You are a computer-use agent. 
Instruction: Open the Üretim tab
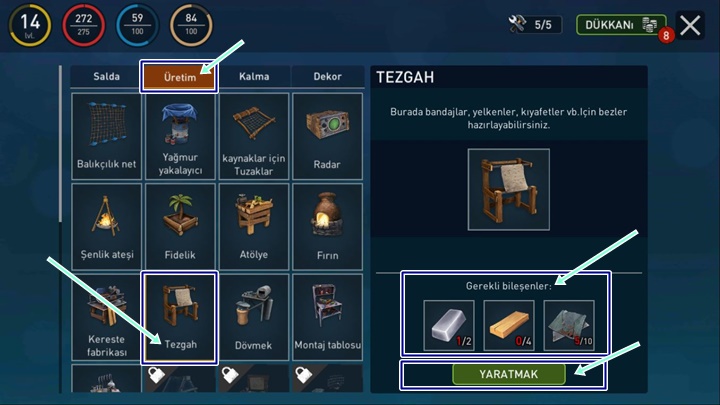(179, 77)
